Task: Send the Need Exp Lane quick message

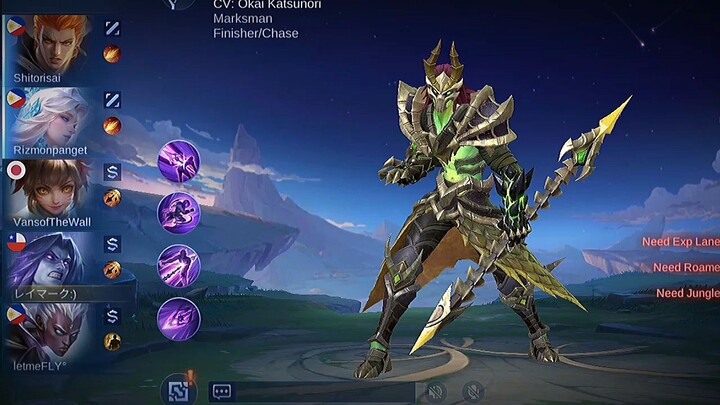Action: (x=681, y=242)
